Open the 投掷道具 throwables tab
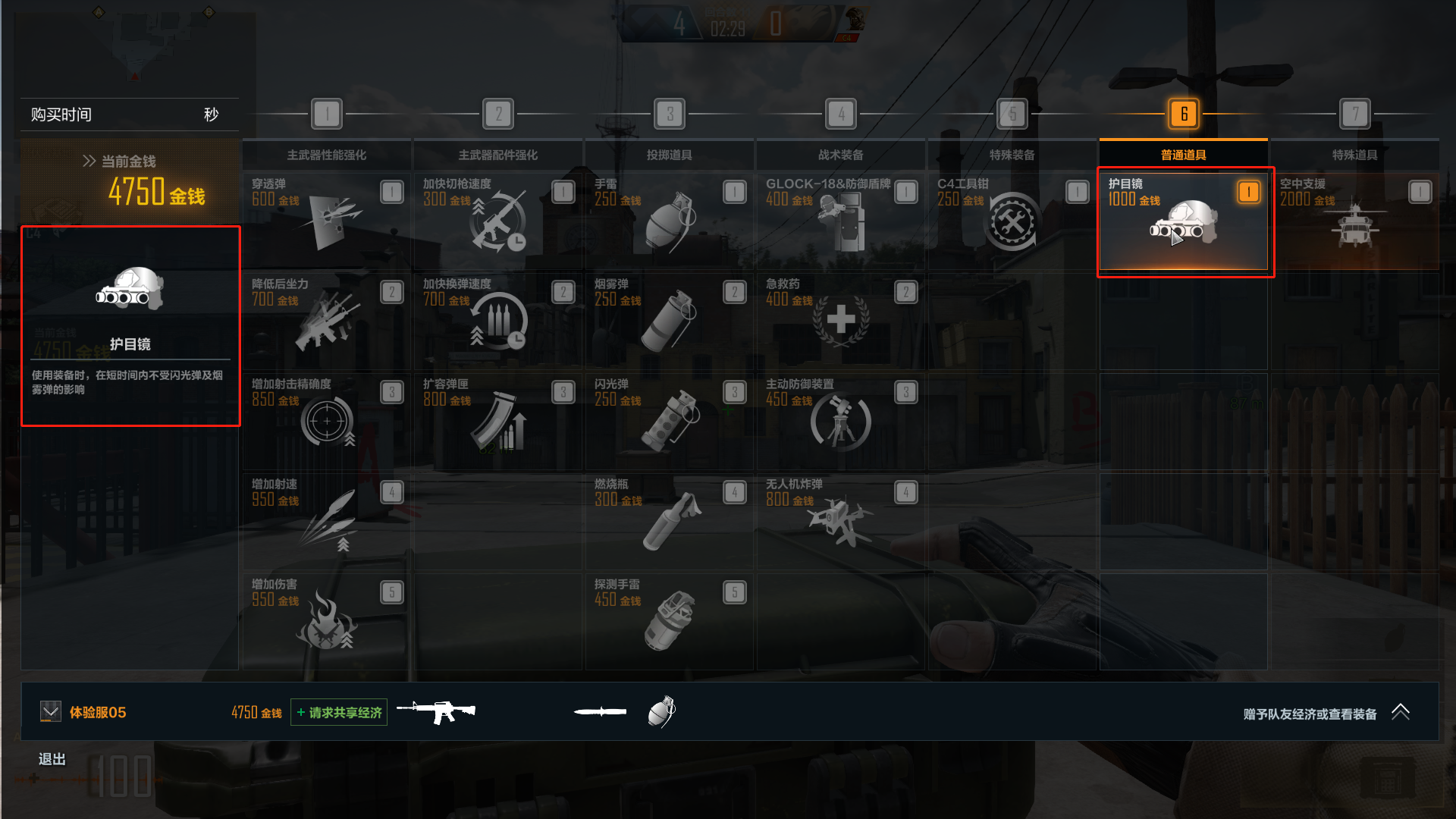 tap(669, 155)
